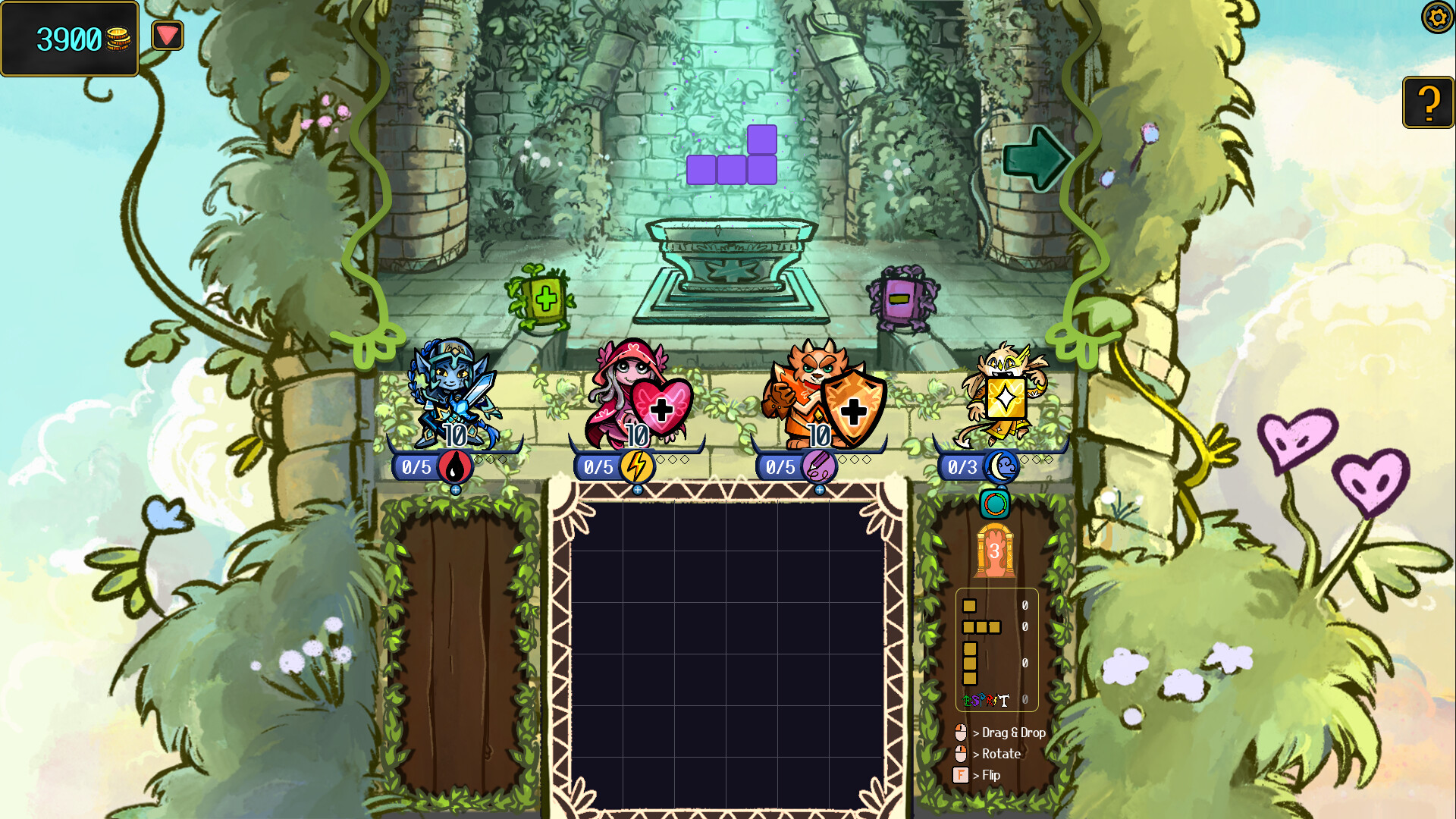Screen dimensions: 1456x819
Task: Open the red triangle dropdown beside gold counter
Action: click(x=167, y=34)
